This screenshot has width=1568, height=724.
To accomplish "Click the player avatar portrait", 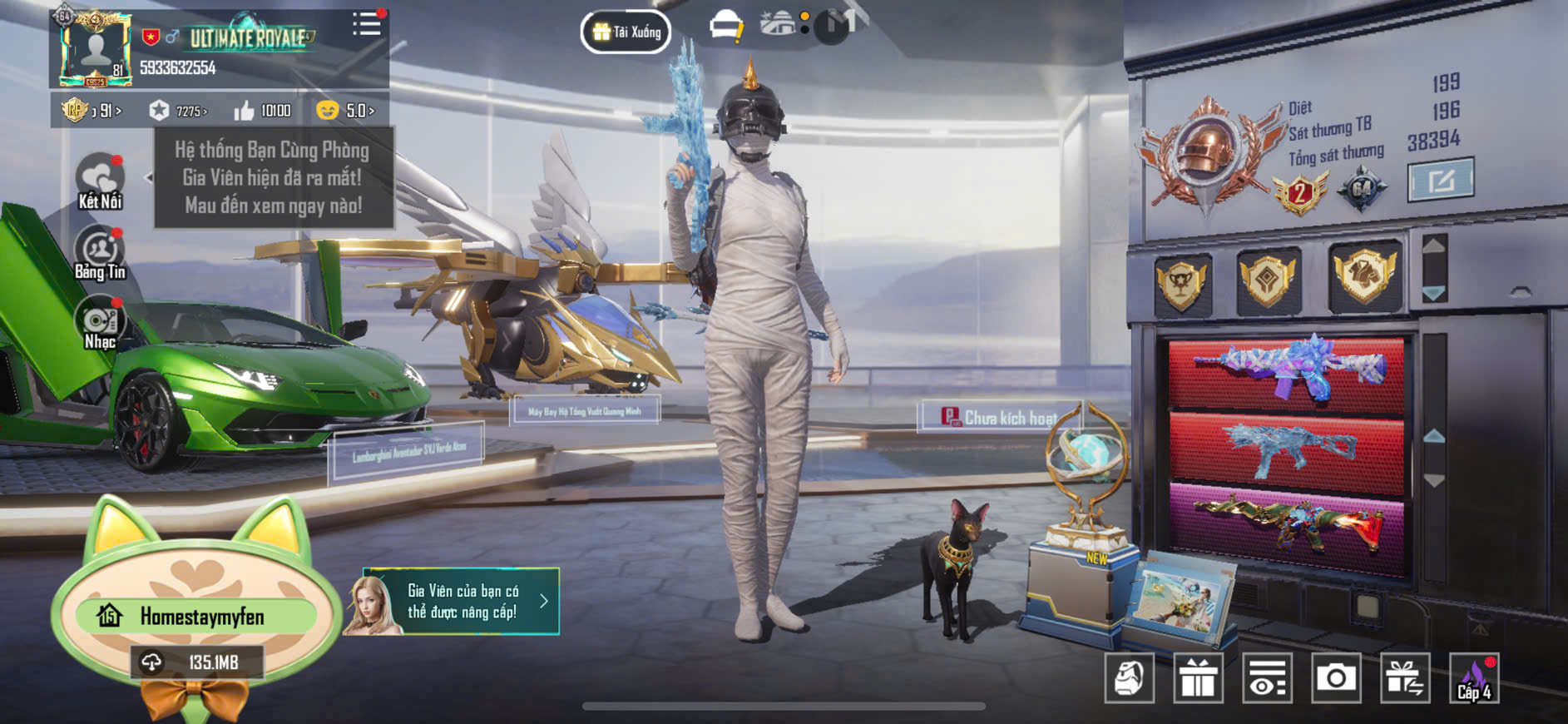I will click(x=96, y=50).
